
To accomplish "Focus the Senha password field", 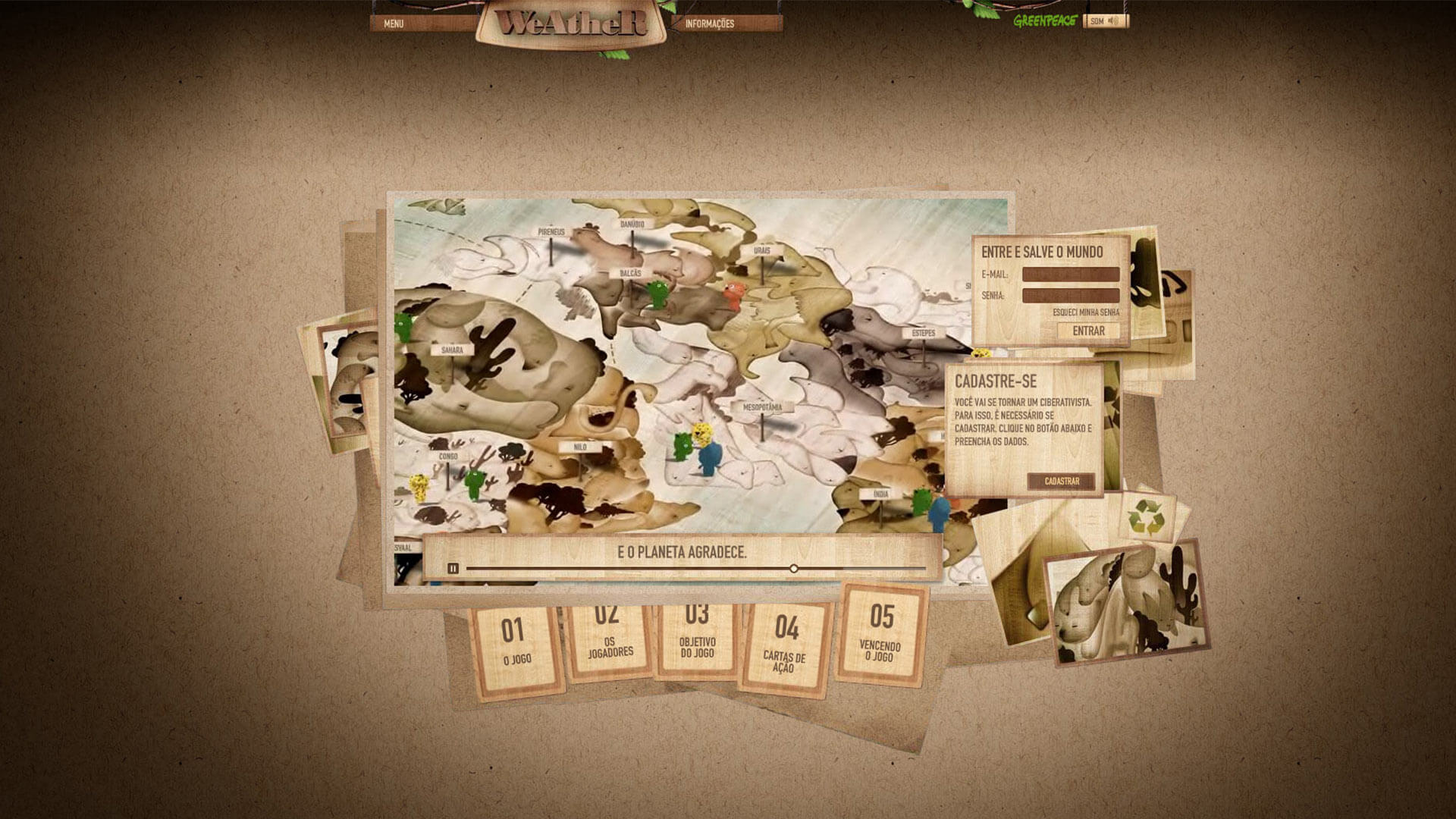I will coord(1070,295).
